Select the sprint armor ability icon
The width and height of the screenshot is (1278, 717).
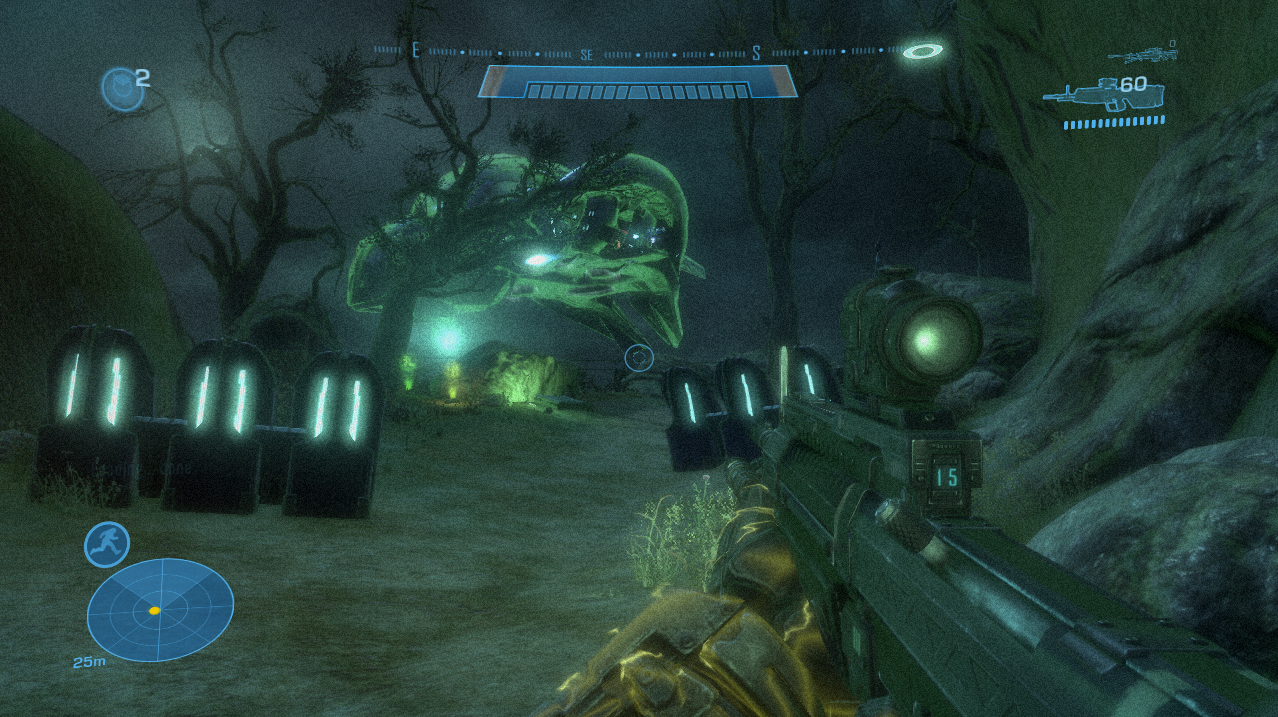(106, 545)
